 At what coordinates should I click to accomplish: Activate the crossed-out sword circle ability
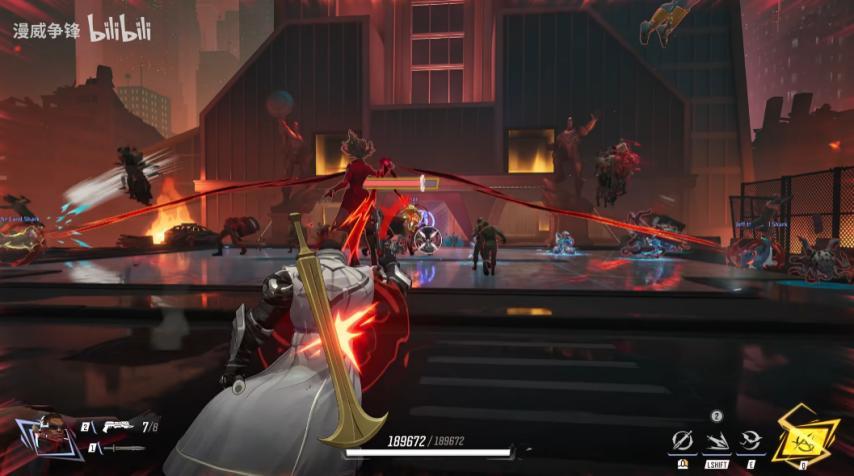(683, 439)
